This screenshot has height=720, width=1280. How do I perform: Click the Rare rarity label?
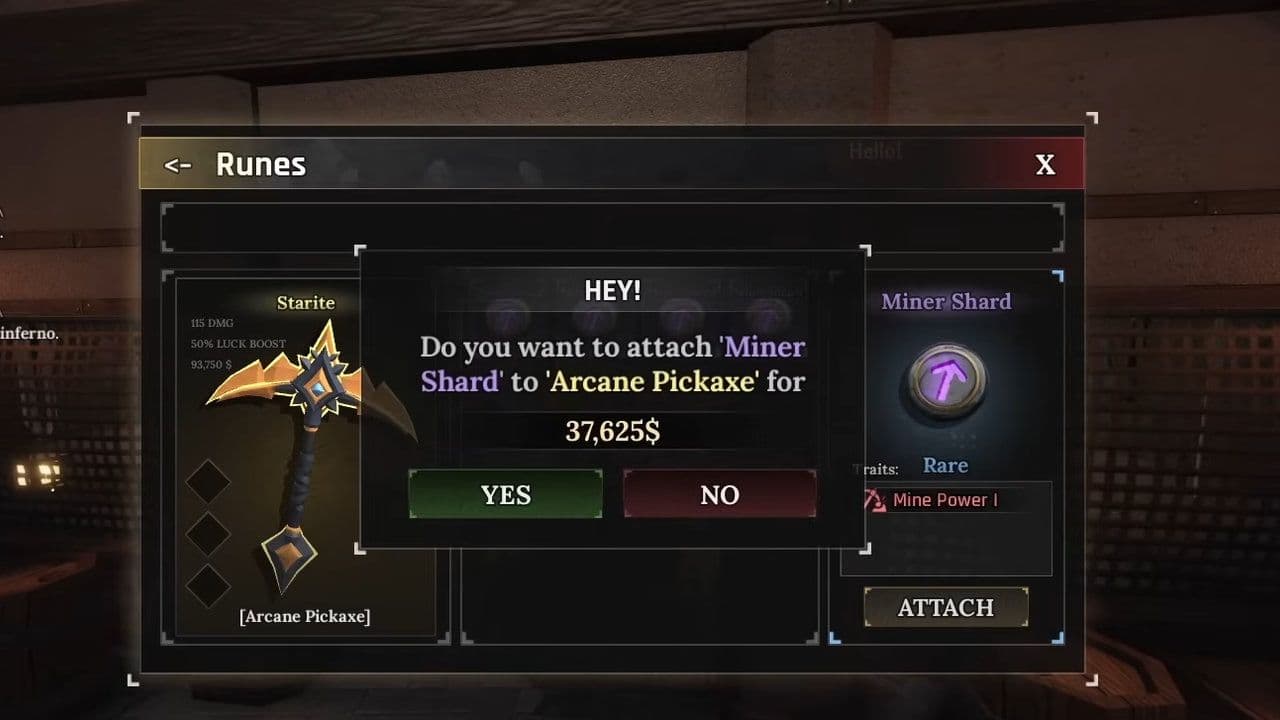(945, 465)
